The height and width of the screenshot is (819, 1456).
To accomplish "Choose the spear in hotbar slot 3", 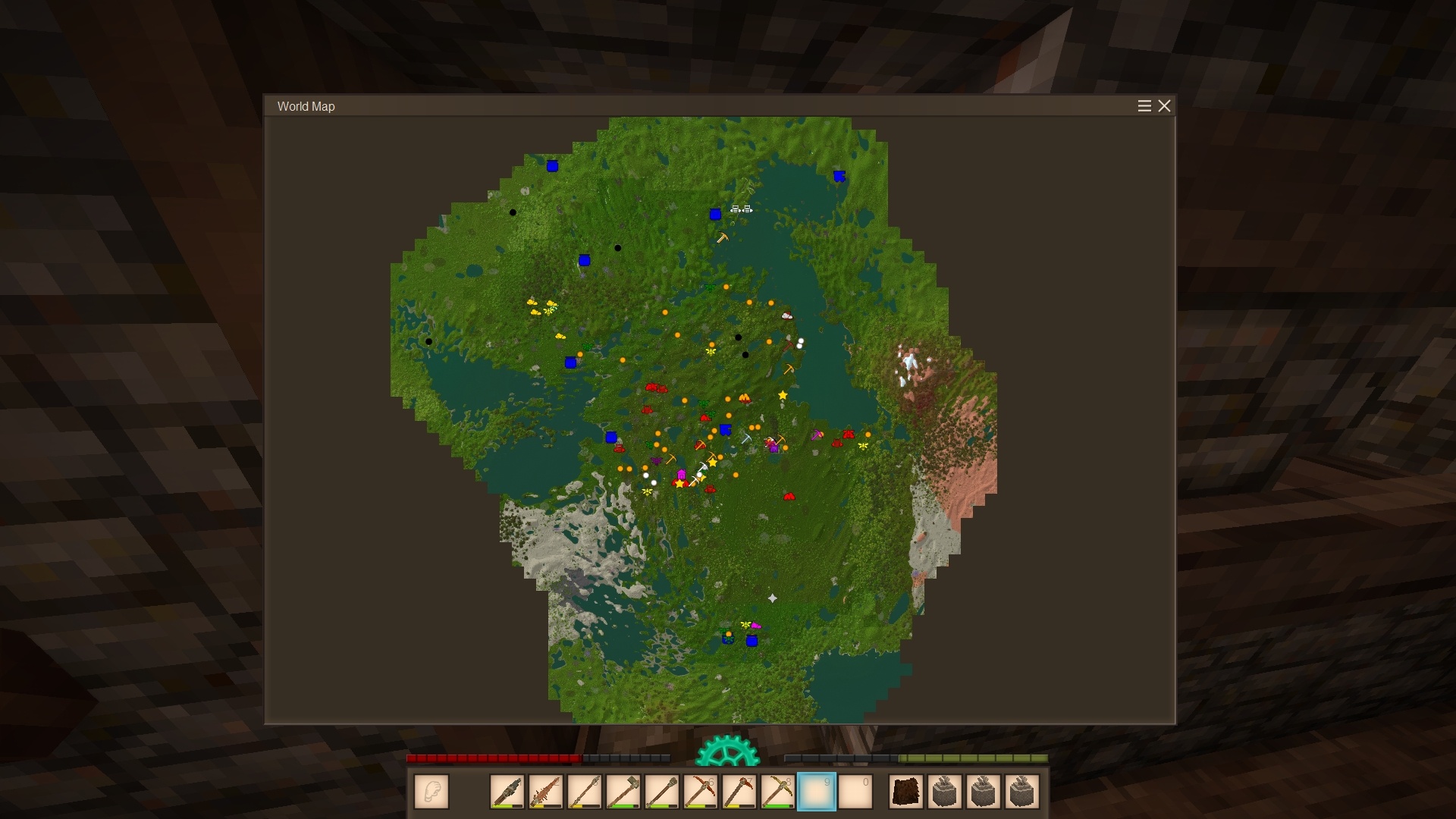I will click(x=585, y=792).
